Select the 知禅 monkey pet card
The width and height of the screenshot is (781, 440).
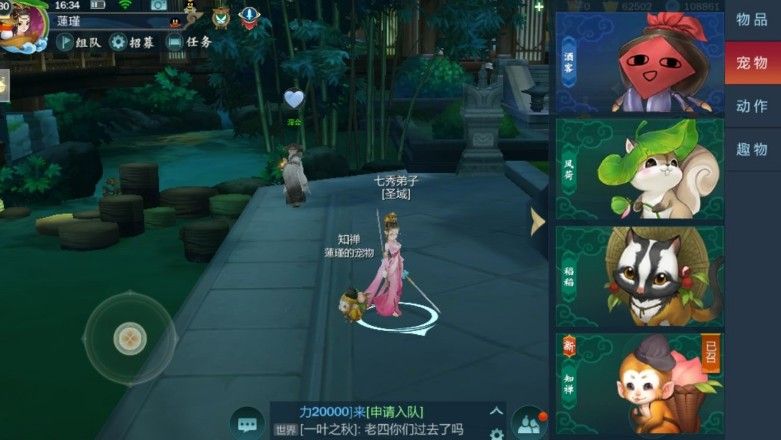click(x=640, y=383)
